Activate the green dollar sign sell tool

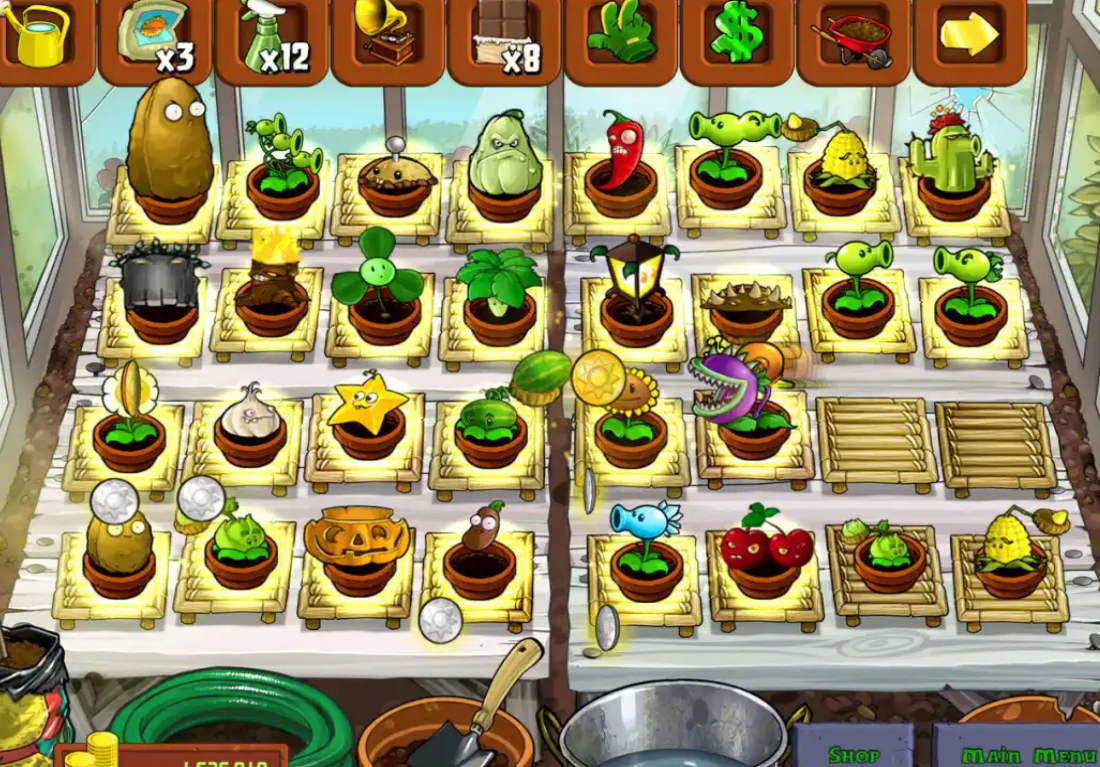tap(738, 38)
